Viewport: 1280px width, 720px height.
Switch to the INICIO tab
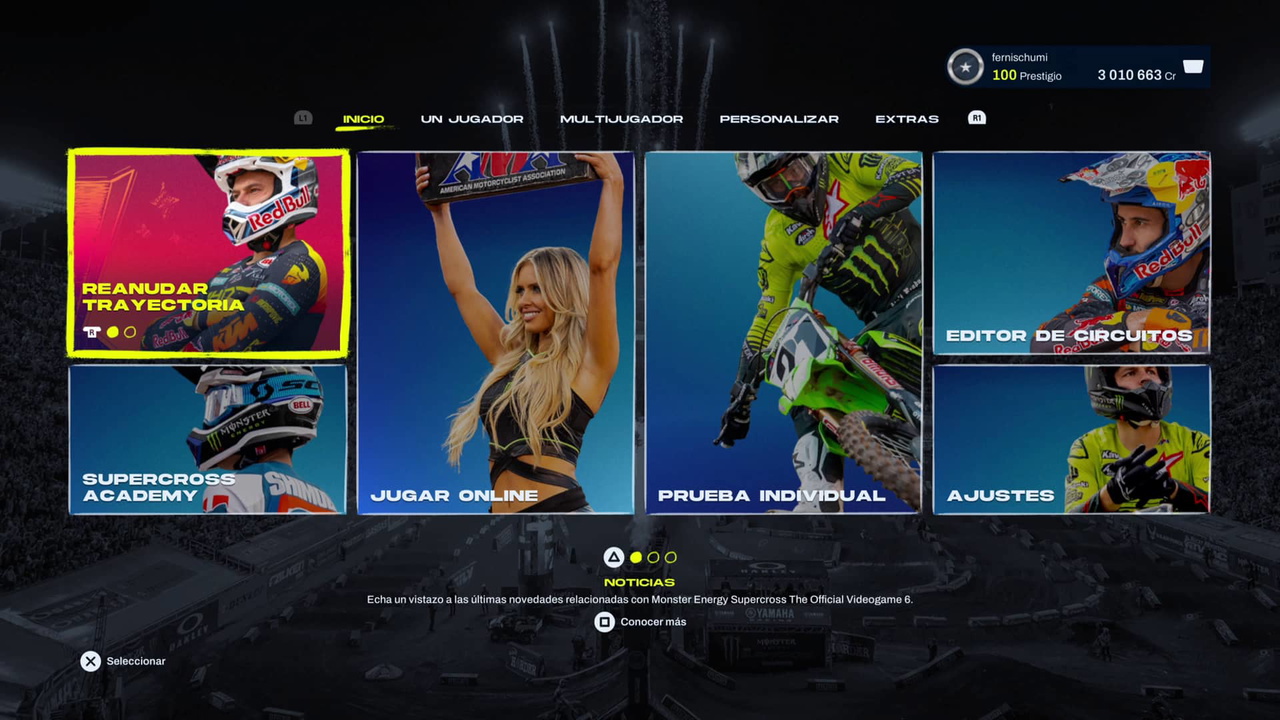363,119
